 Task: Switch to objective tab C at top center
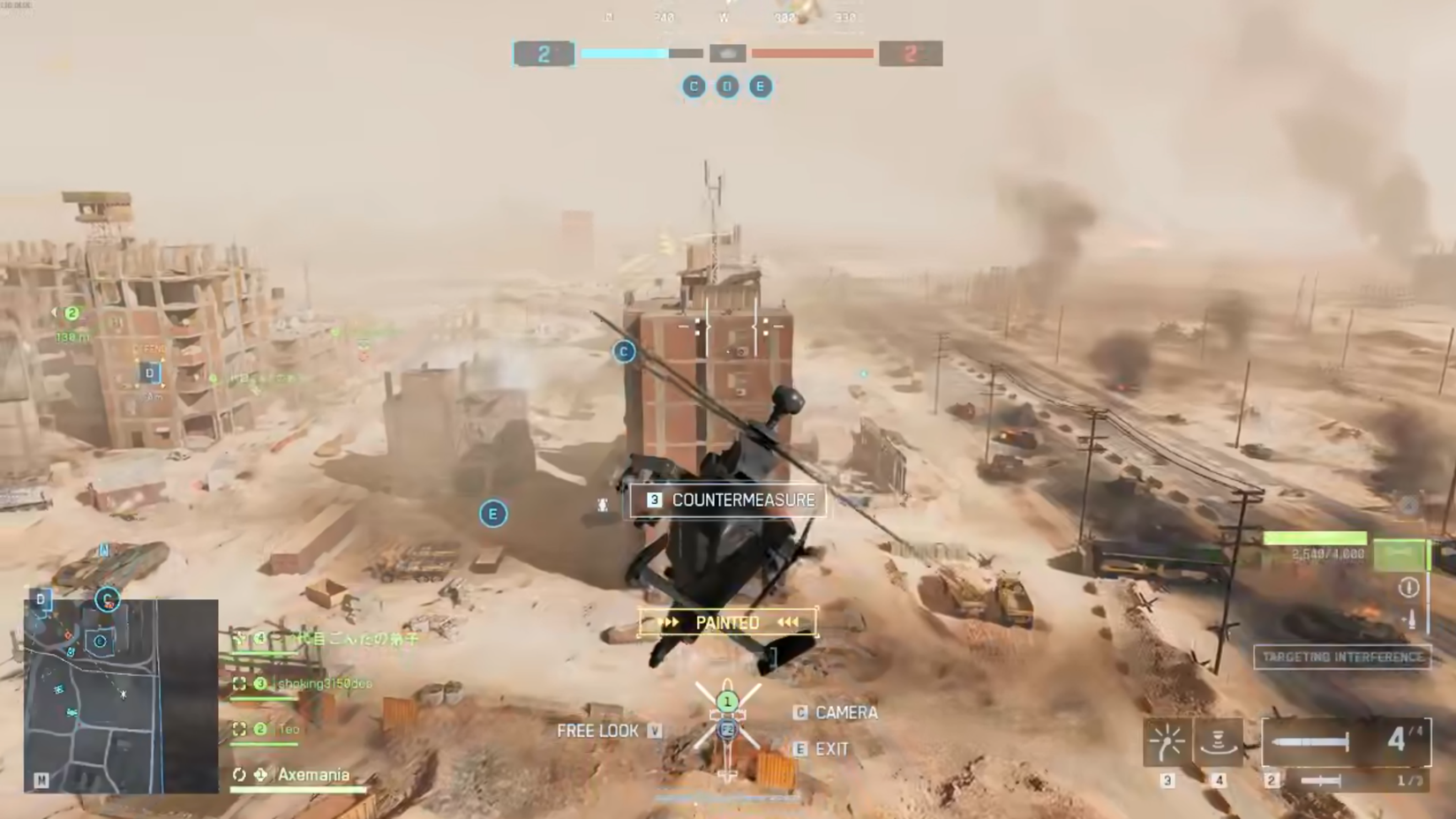[x=694, y=86]
